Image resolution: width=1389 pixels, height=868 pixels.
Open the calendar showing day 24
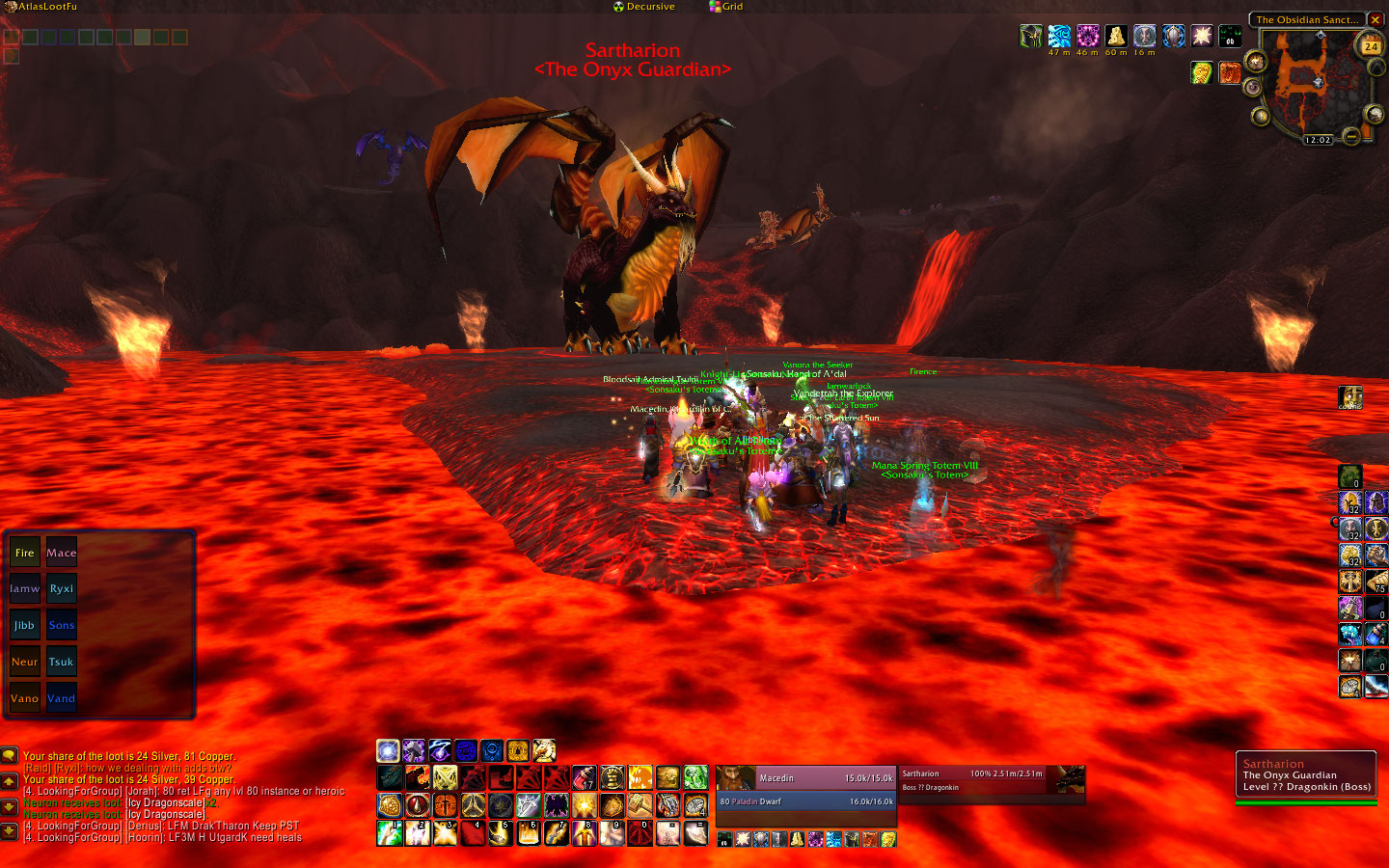(1371, 45)
